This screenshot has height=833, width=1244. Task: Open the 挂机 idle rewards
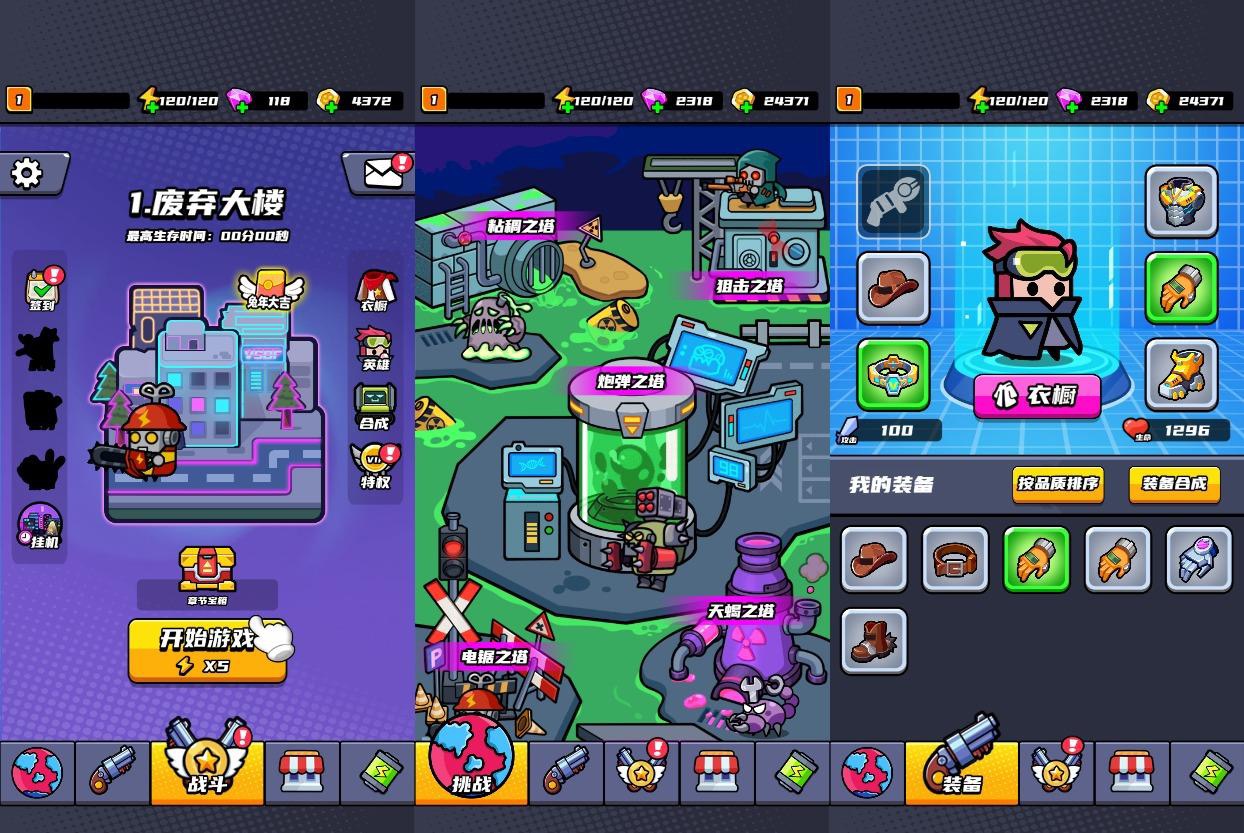(41, 526)
